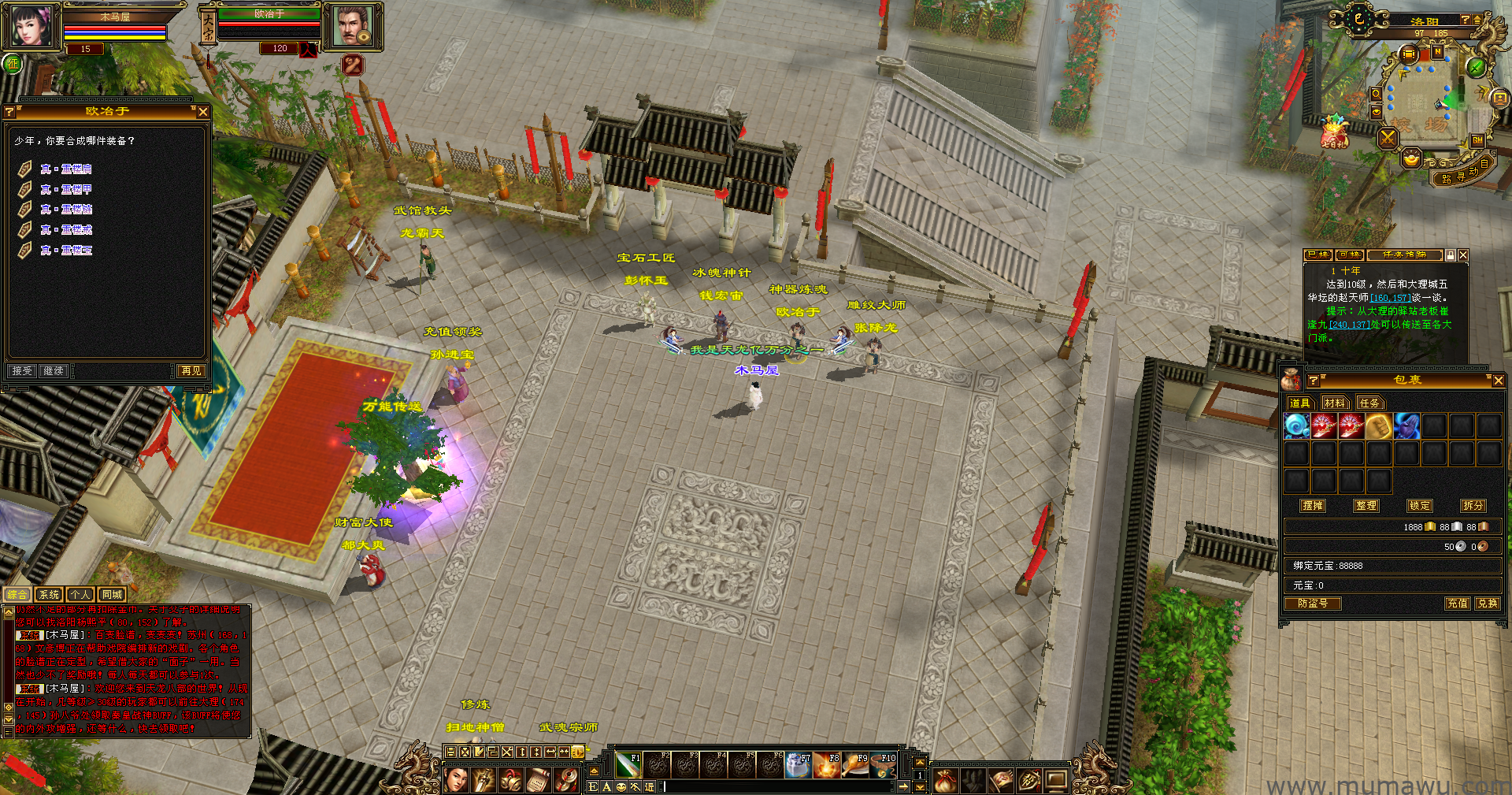The height and width of the screenshot is (795, 1512).
Task: Switch to the 材料 inventory tab
Action: coord(1334,403)
